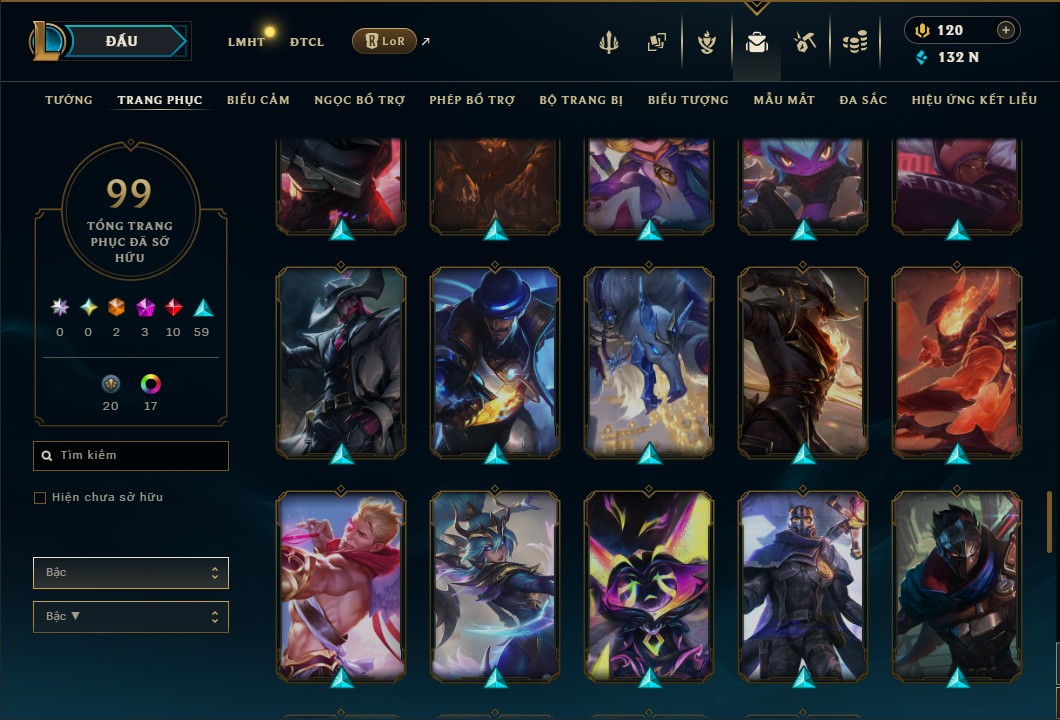Image resolution: width=1060 pixels, height=720 pixels.
Task: Open the Bậc ▼ sort dropdown
Action: 131,617
